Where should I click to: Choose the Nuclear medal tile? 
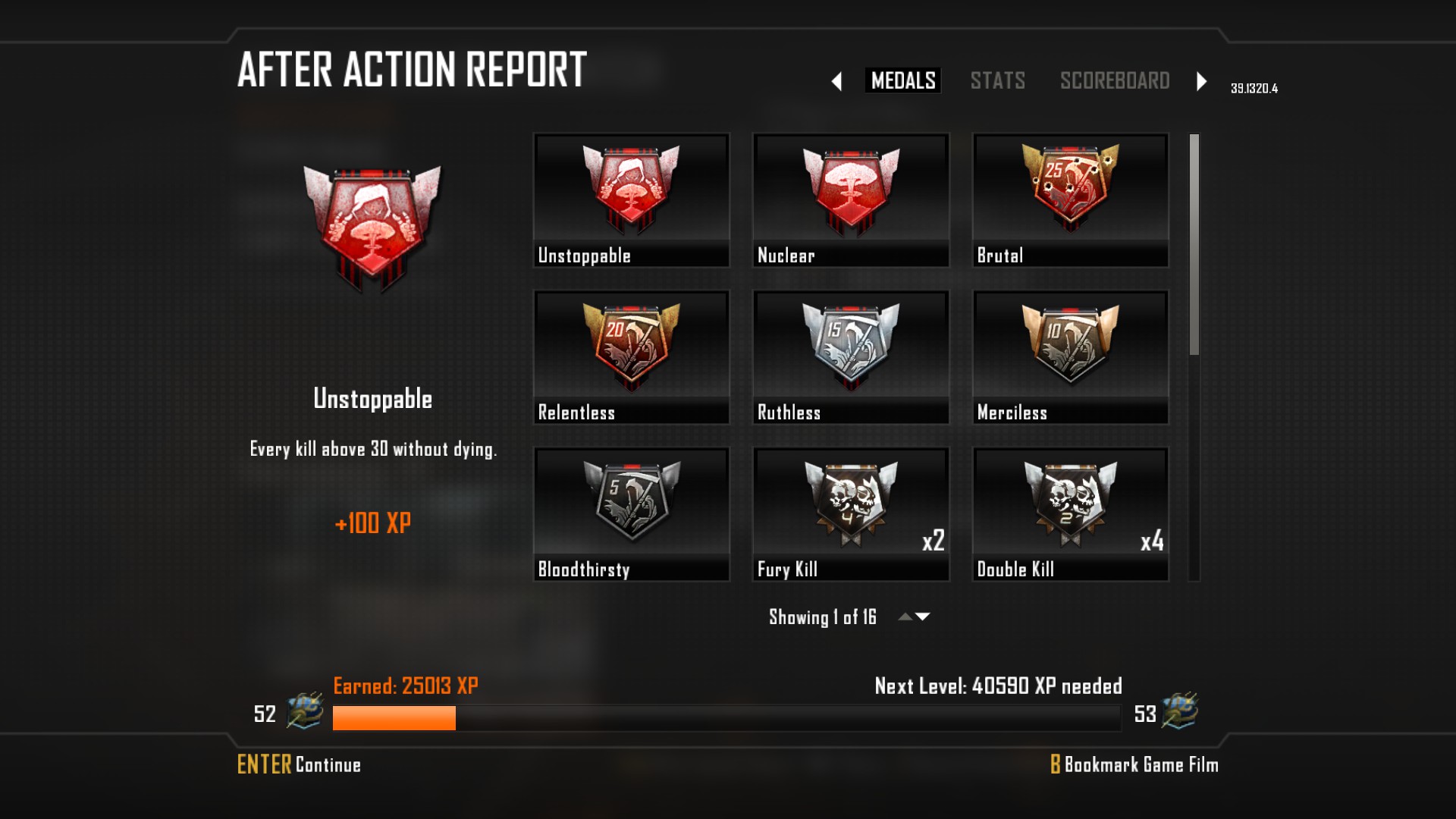tap(850, 200)
